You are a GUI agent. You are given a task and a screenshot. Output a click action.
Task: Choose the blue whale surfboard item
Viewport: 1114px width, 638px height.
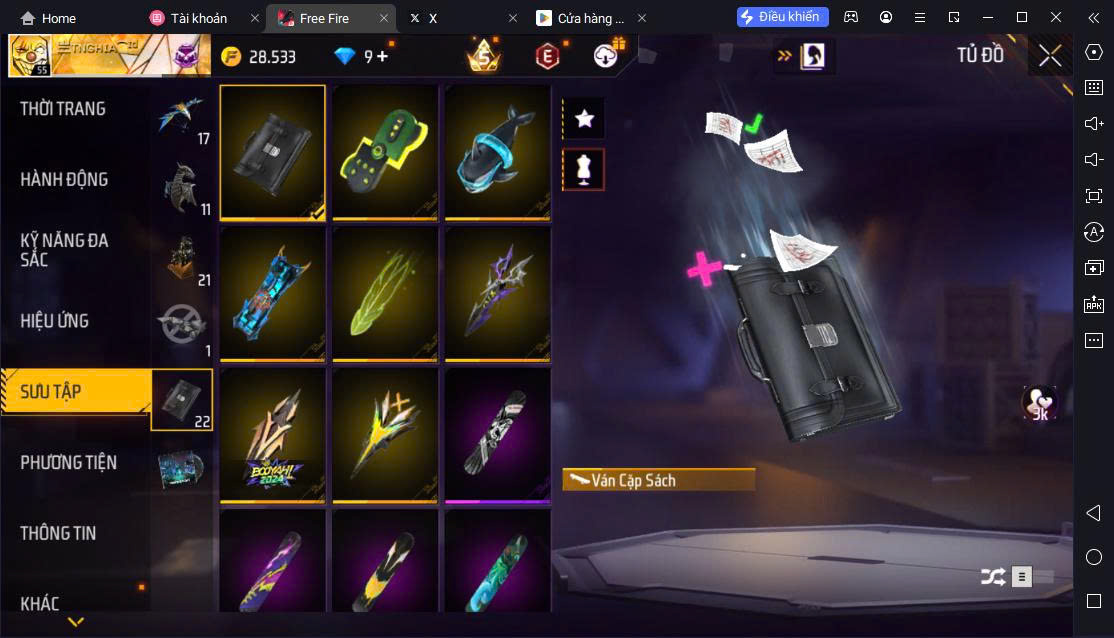click(x=498, y=151)
